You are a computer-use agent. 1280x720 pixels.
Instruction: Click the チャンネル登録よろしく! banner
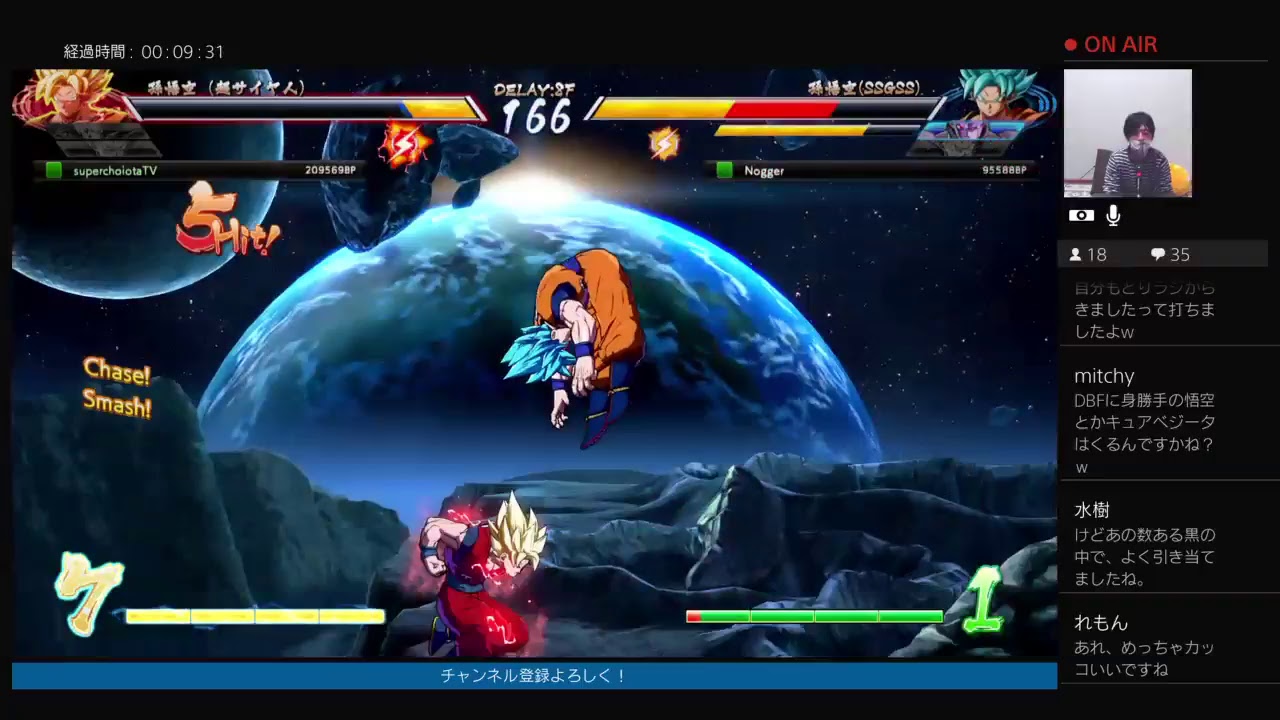click(532, 675)
